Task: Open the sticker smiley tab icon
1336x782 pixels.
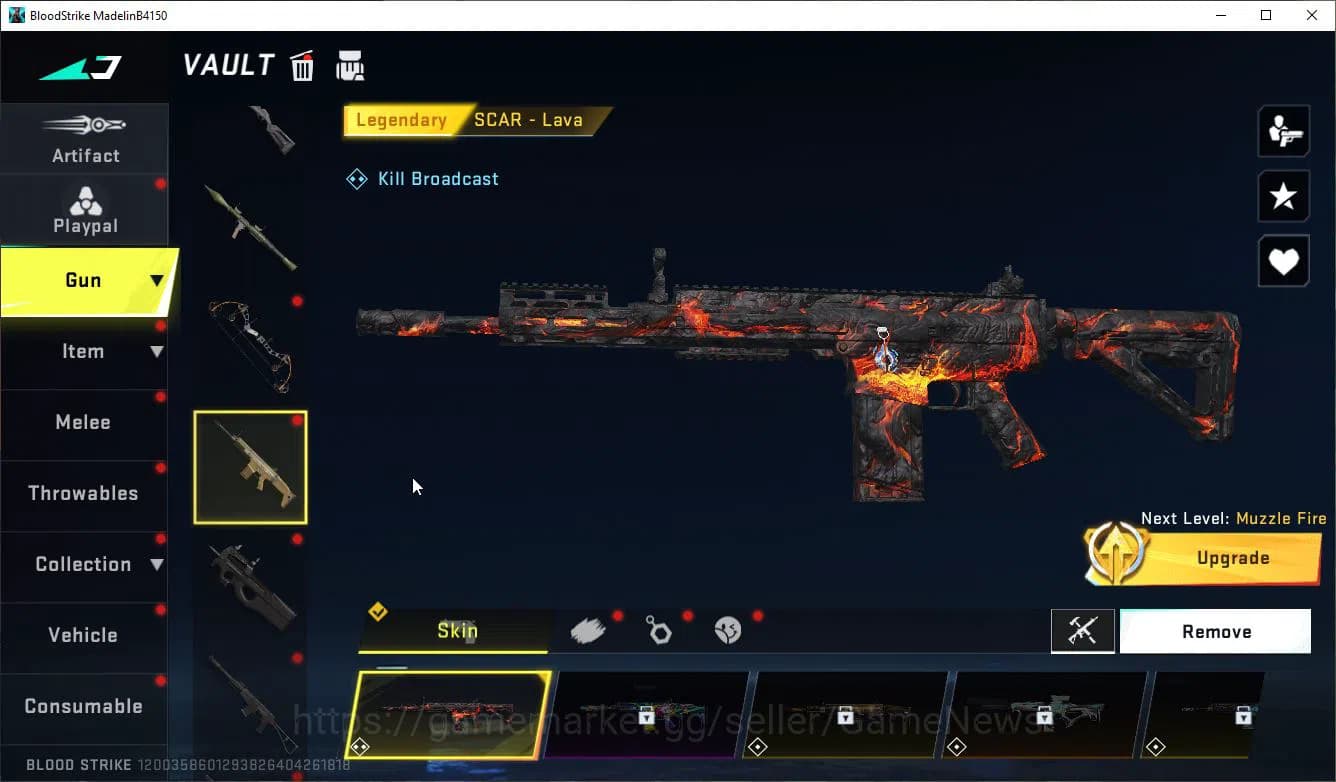Action: click(x=728, y=629)
